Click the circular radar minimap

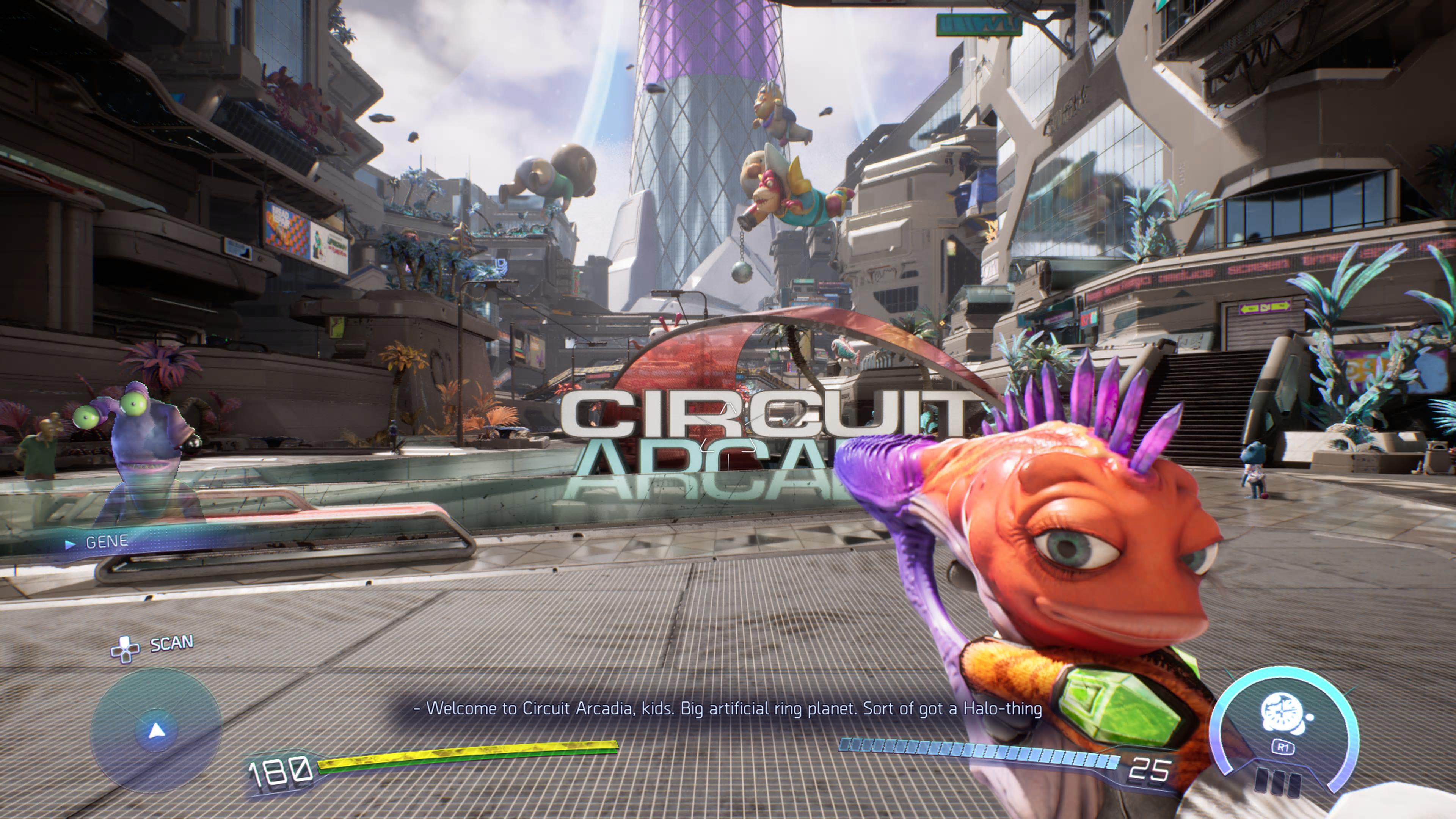[x=156, y=730]
